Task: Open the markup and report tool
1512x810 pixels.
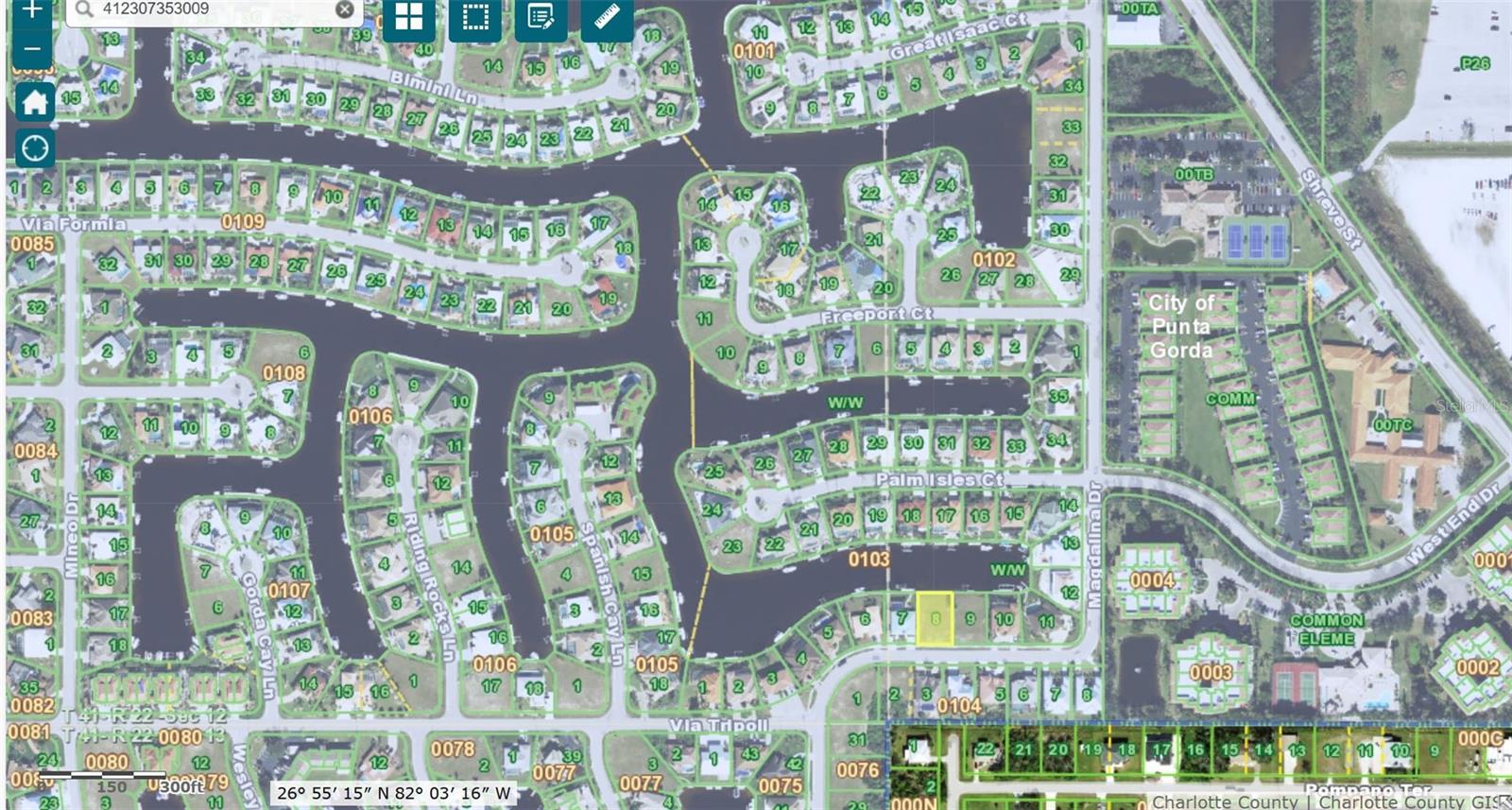Action: [x=541, y=18]
